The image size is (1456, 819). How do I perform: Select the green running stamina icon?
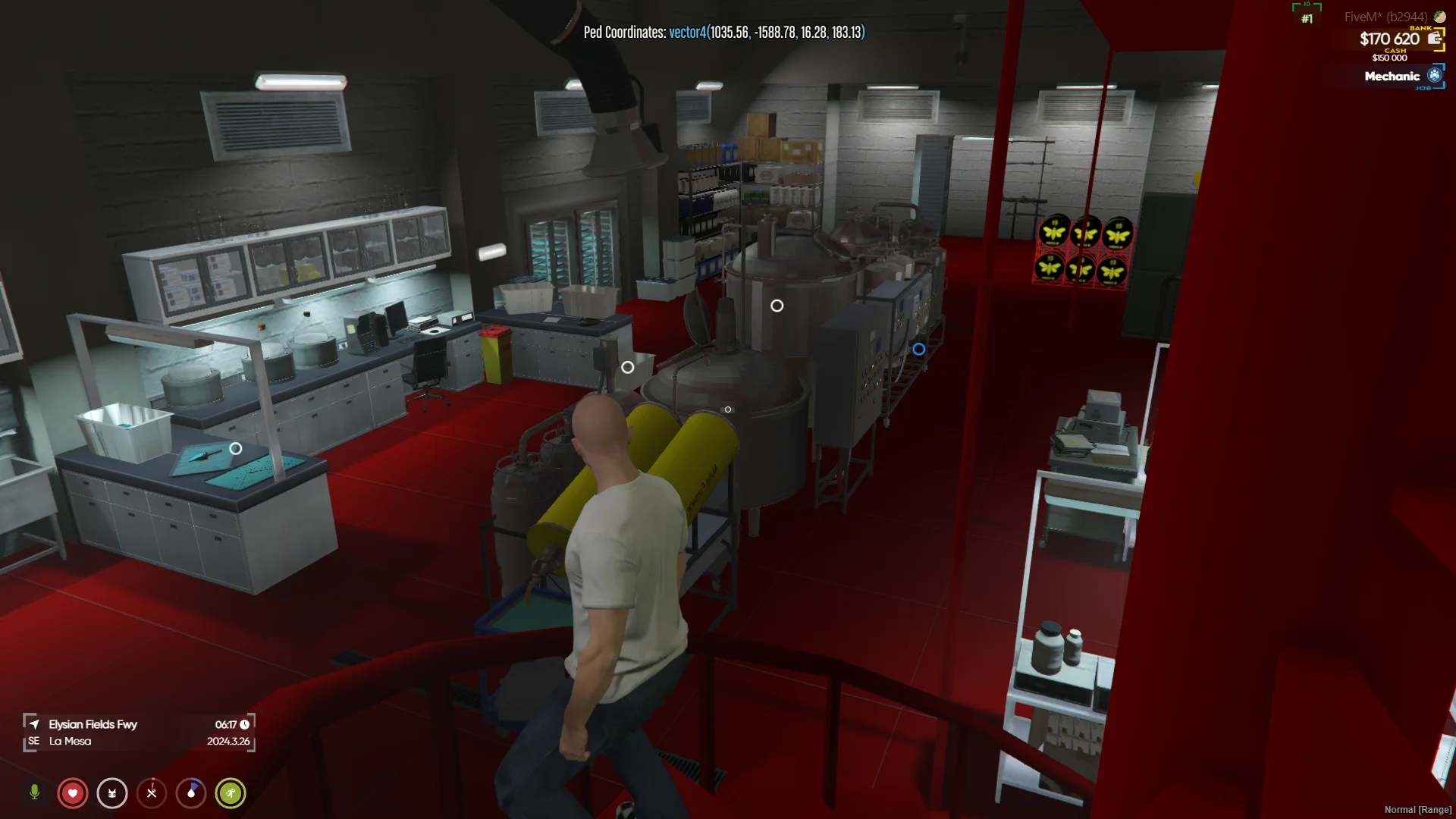231,793
